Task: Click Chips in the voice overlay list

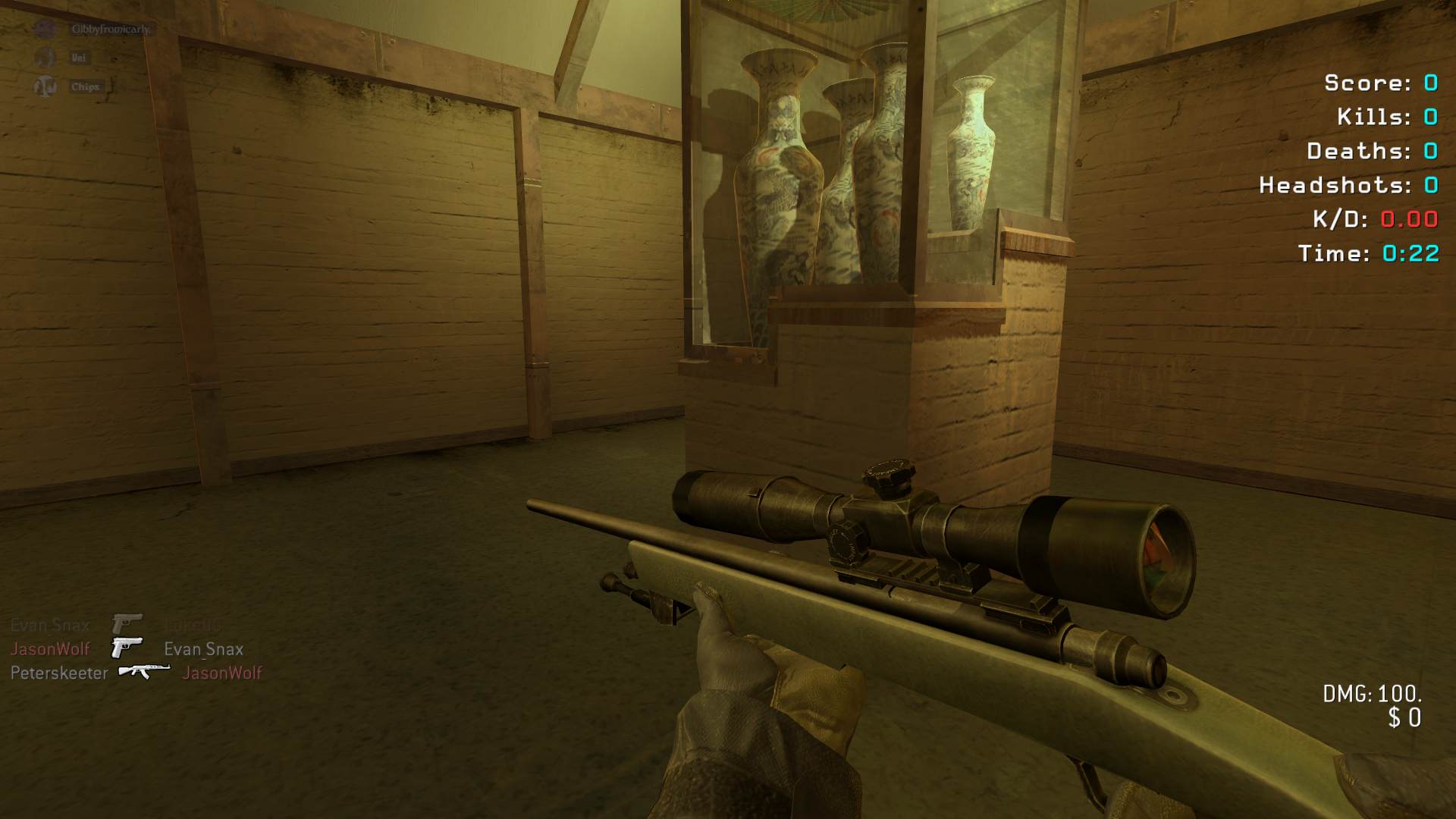Action: pos(84,86)
